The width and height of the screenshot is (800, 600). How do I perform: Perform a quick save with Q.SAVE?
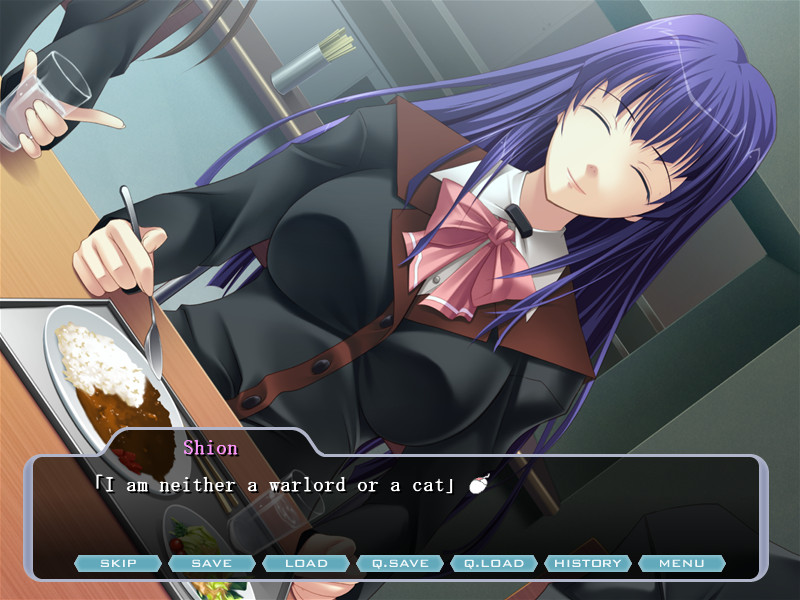click(400, 563)
